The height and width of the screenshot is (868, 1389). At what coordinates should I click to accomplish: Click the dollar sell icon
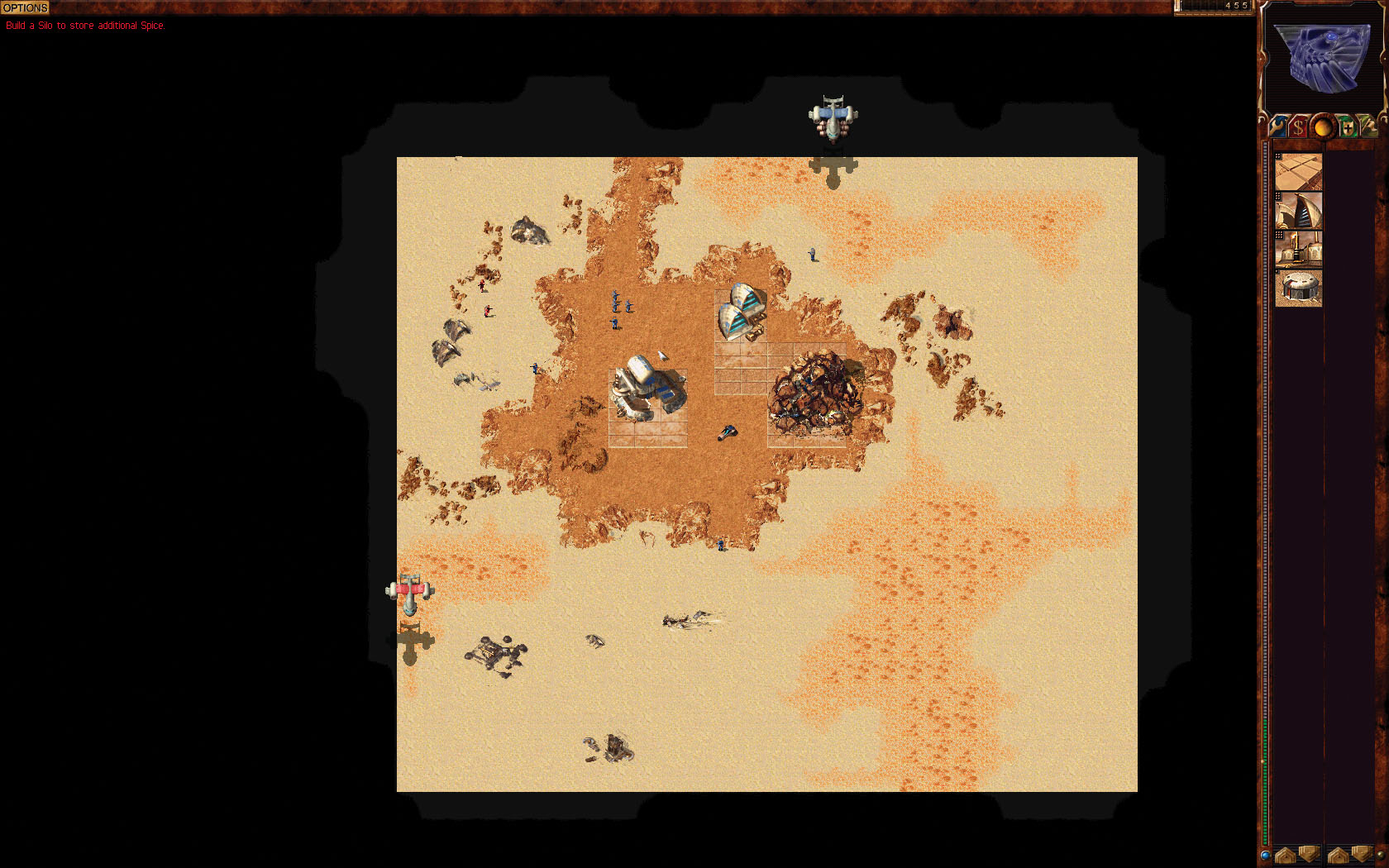tap(1298, 127)
